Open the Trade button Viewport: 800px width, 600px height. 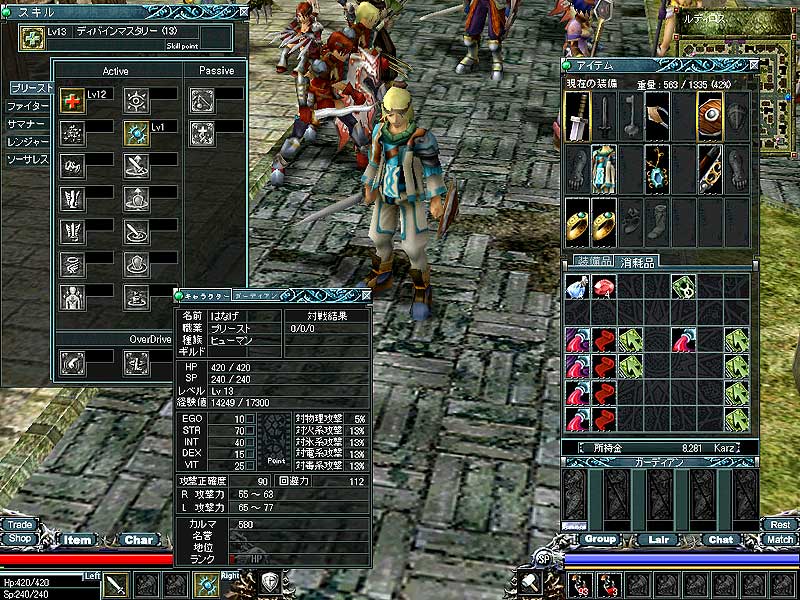tap(19, 524)
